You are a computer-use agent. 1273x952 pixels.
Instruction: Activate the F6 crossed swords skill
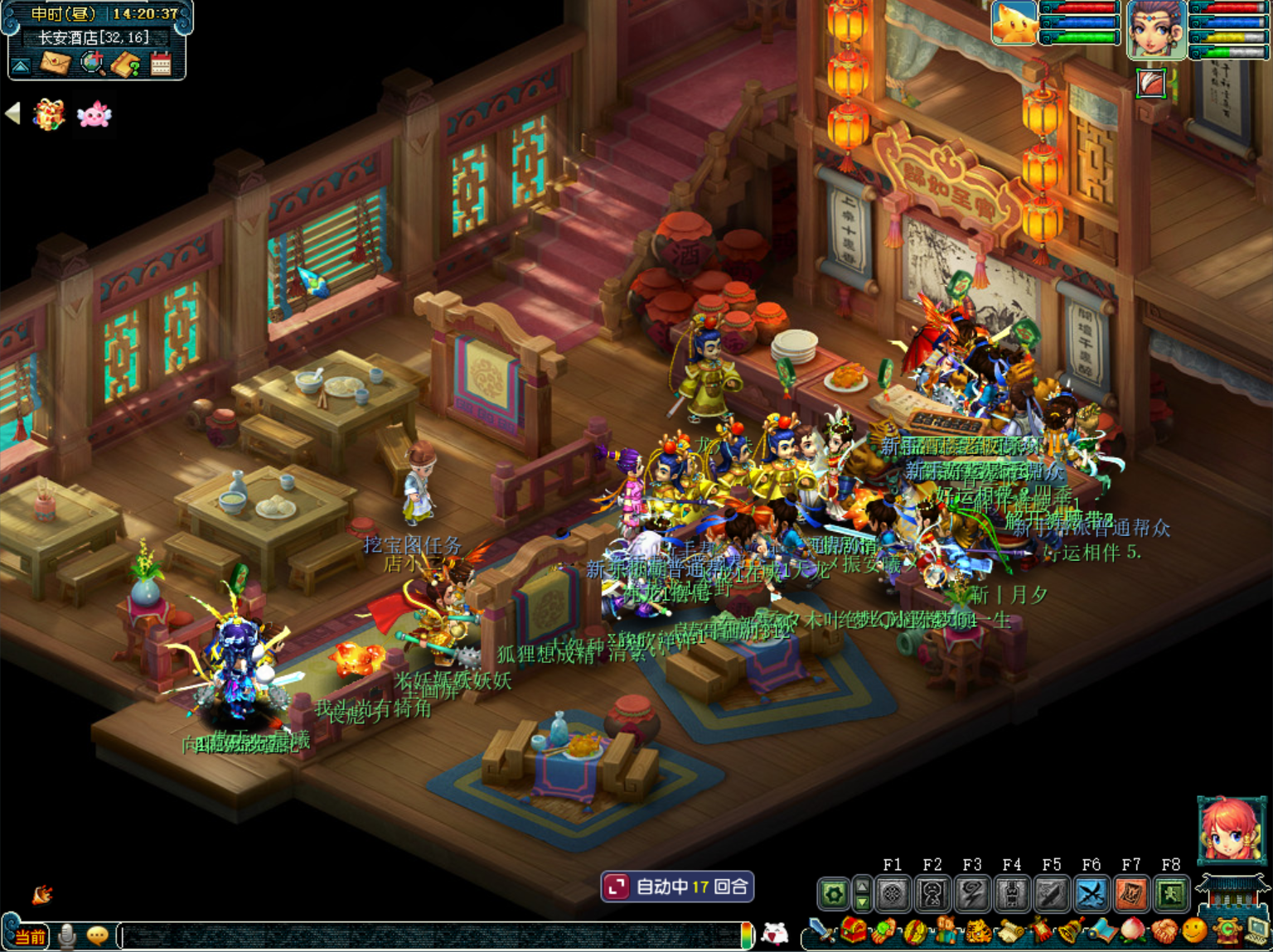tap(1091, 894)
